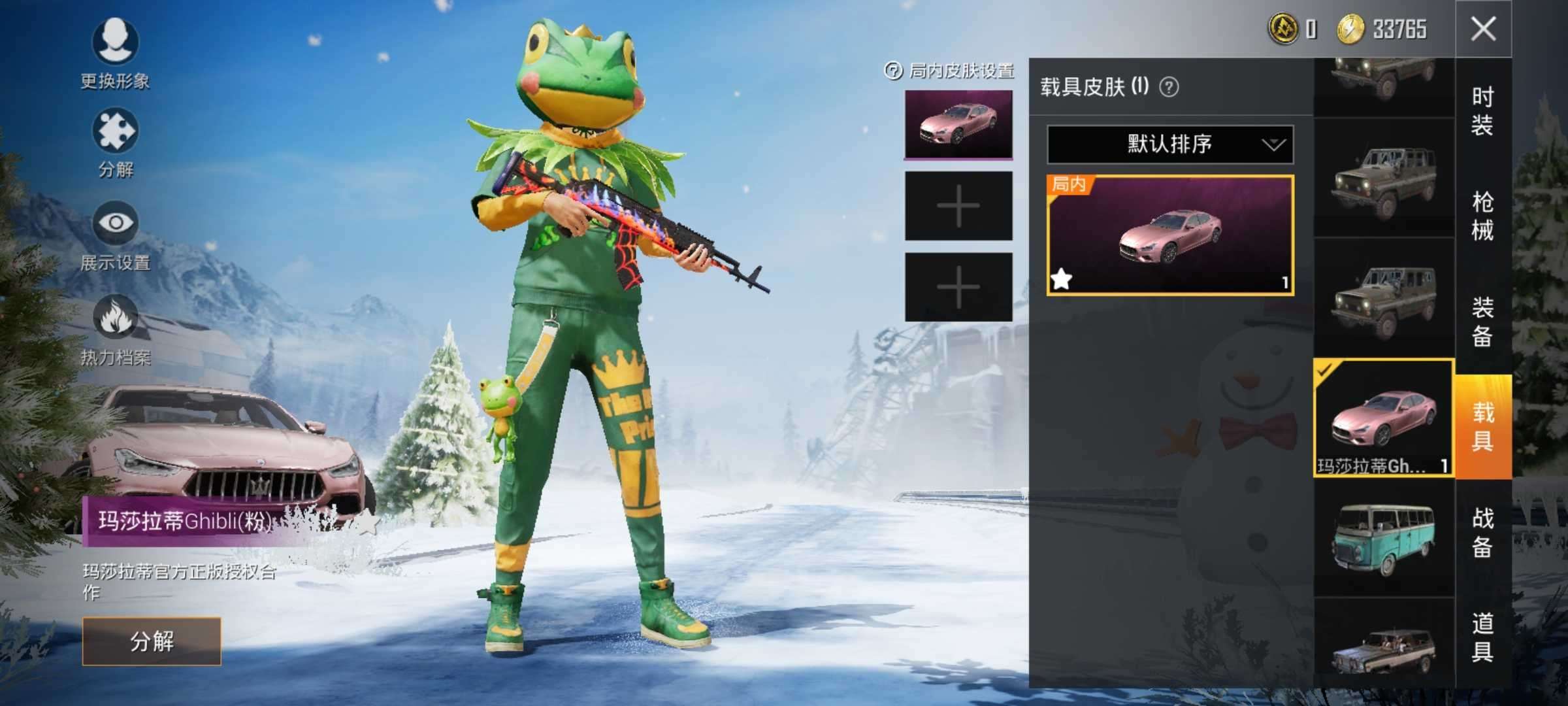Select the equipped pink Maserati in-match slot
Image resolution: width=1568 pixels, height=706 pixels.
tap(958, 125)
